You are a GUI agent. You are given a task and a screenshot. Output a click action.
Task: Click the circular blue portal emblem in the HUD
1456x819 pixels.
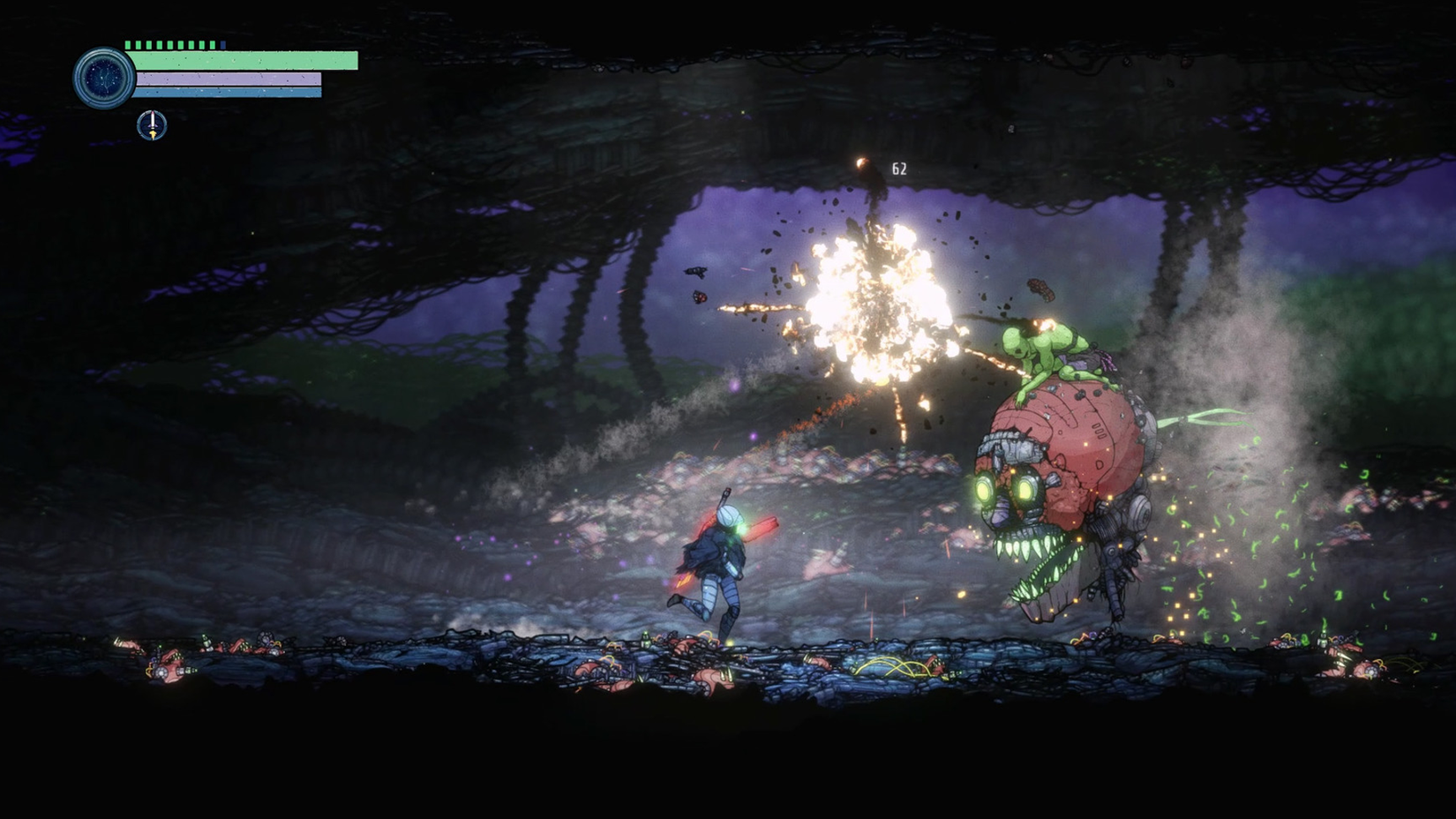[103, 79]
